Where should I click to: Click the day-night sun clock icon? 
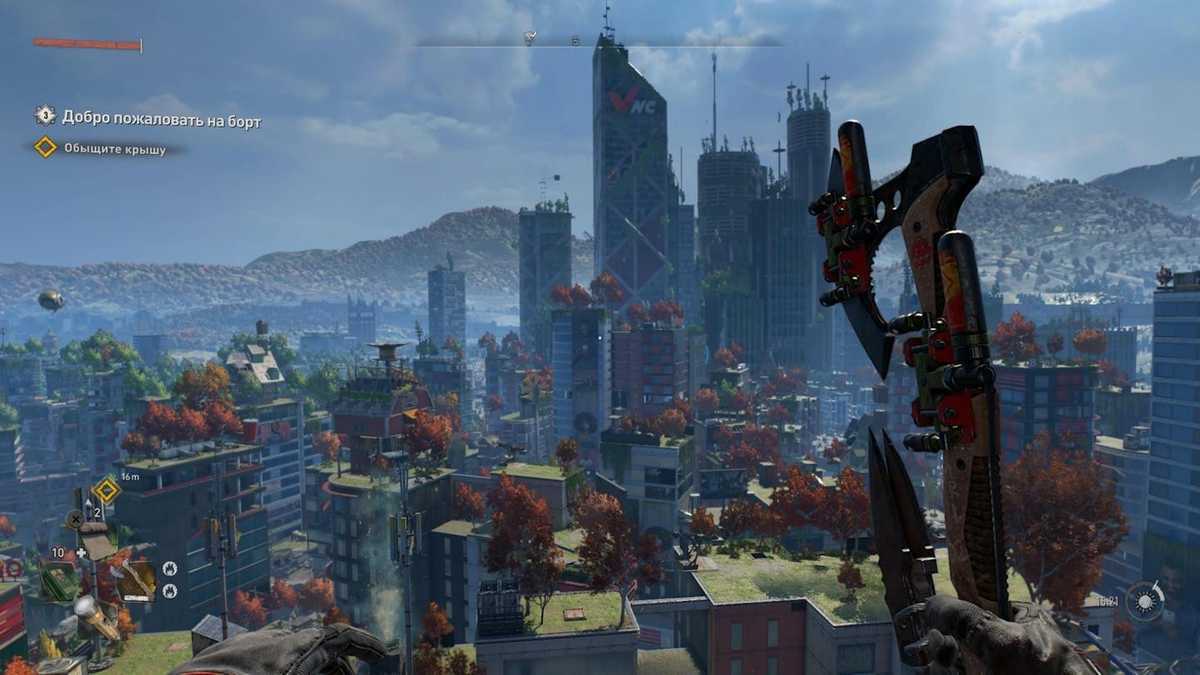point(1144,601)
